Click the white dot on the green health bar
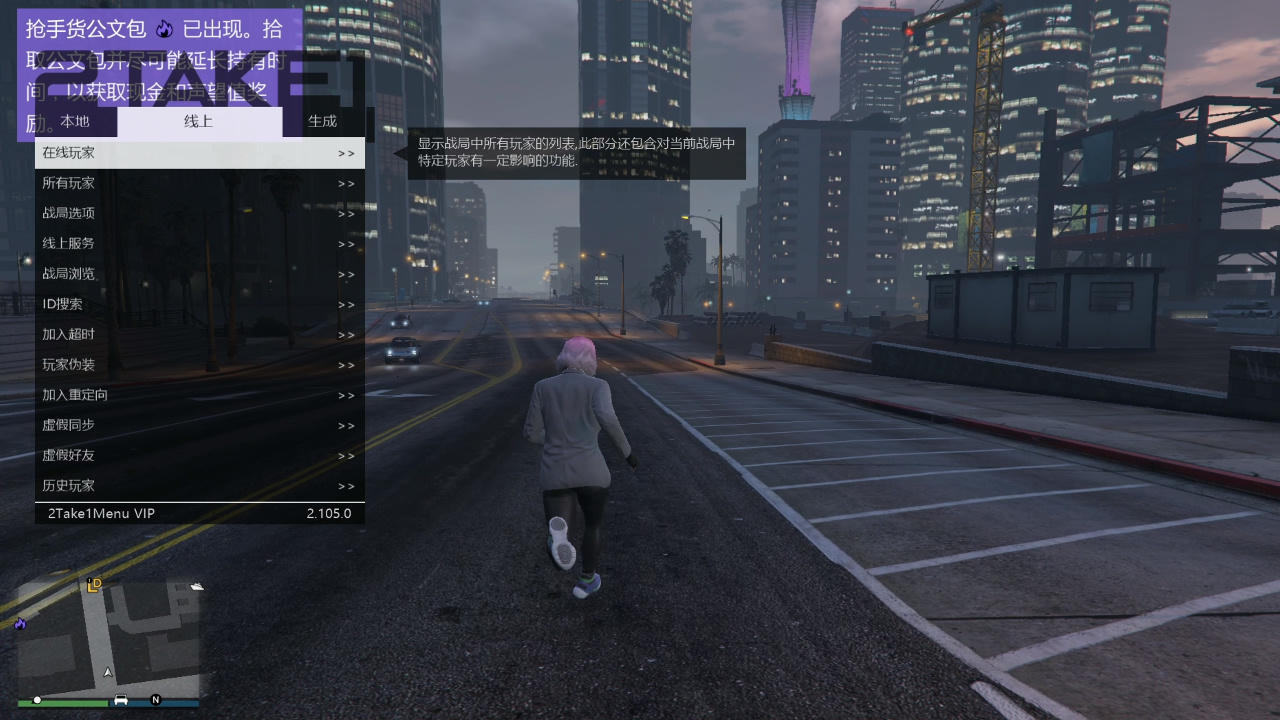 coord(37,700)
